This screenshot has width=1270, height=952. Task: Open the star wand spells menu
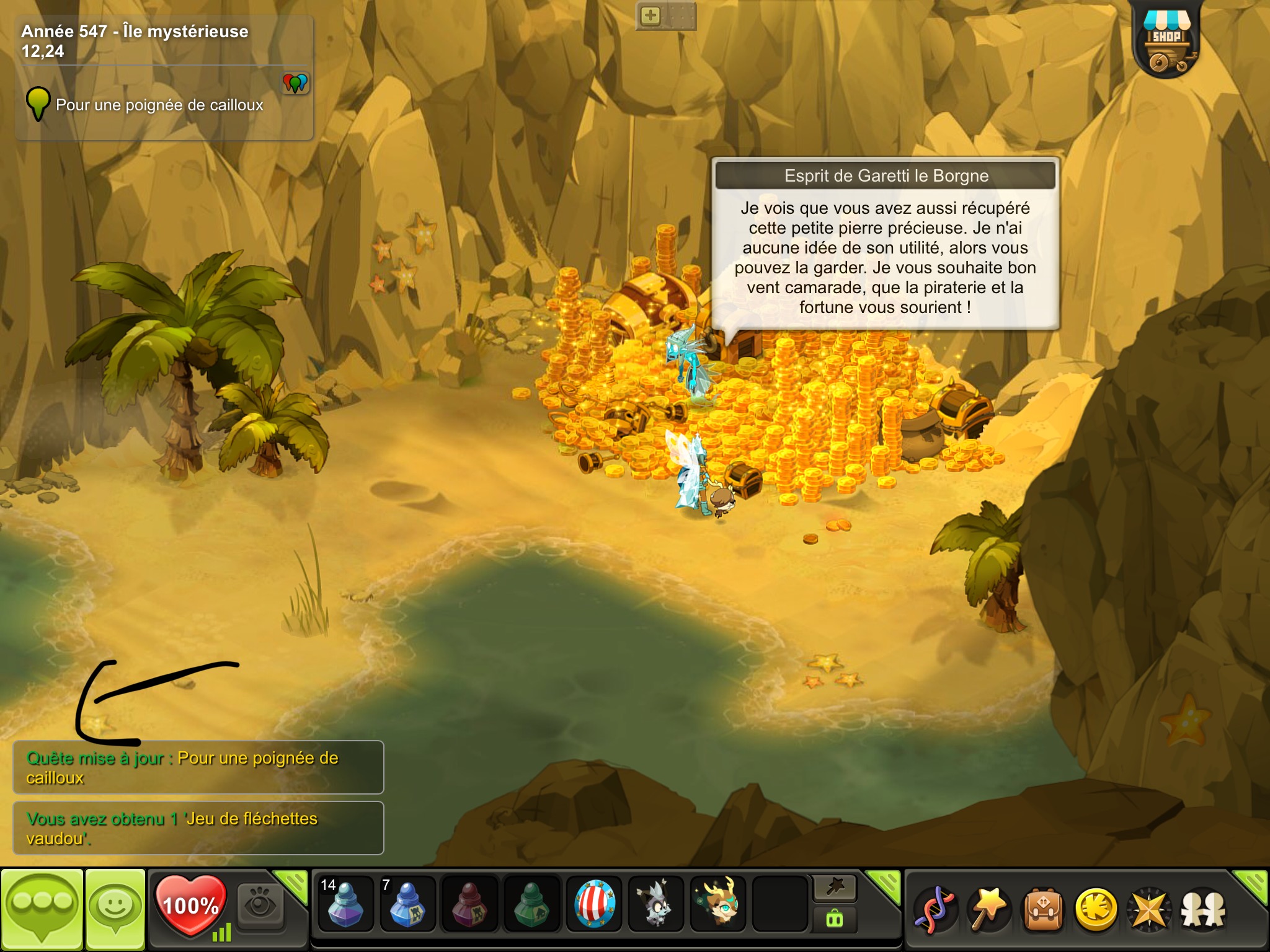coord(988,910)
